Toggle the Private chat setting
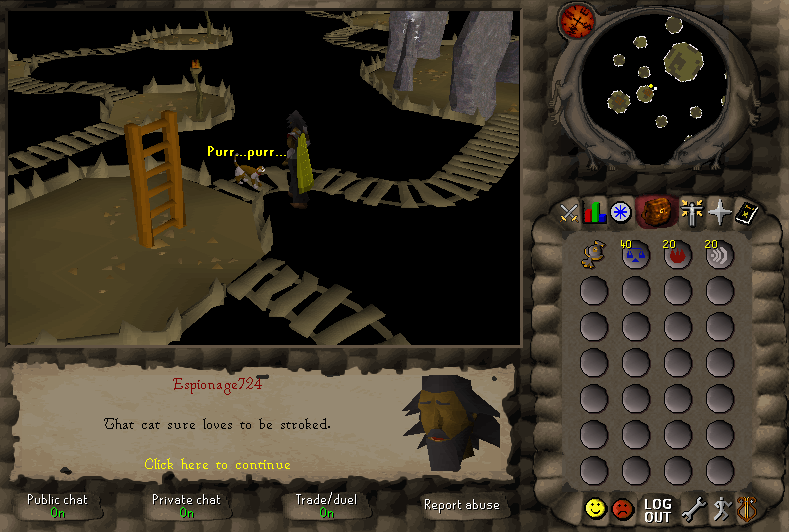 tap(186, 505)
